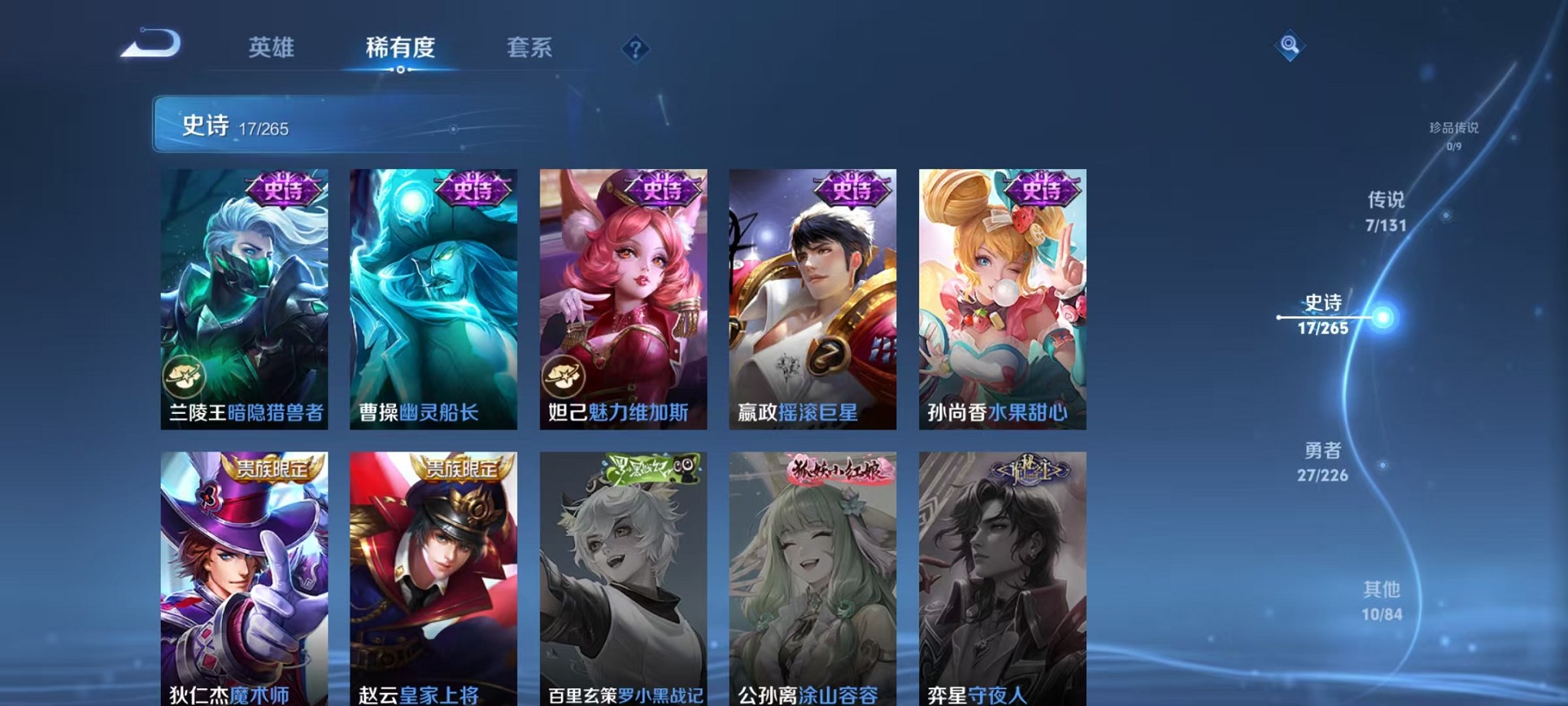Screen dimensions: 1568x706
Task: Click the 史诗 rarity emblem on 孙尚香's card
Action: 1044,189
